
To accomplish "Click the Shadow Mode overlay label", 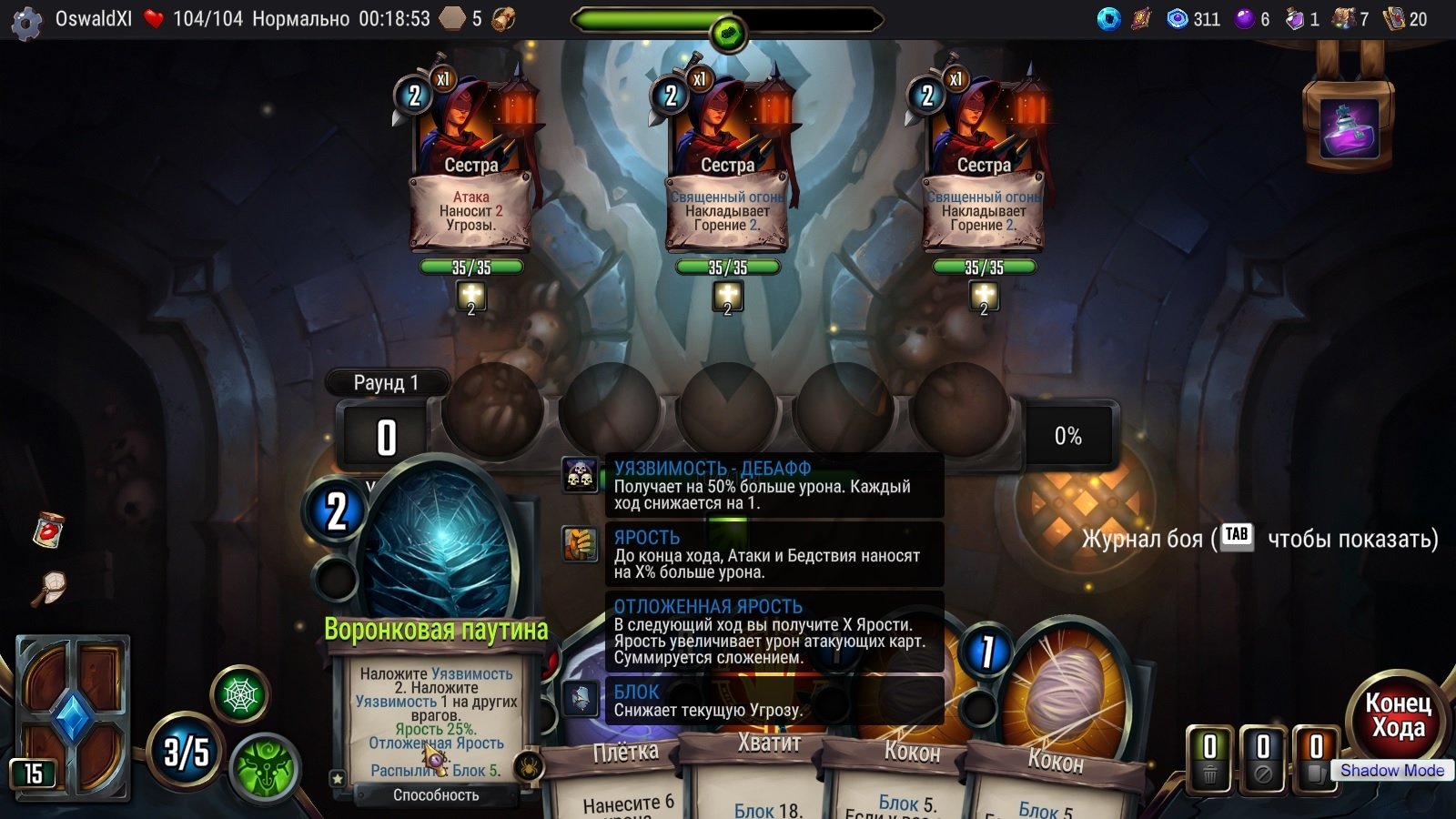I will point(1391,771).
